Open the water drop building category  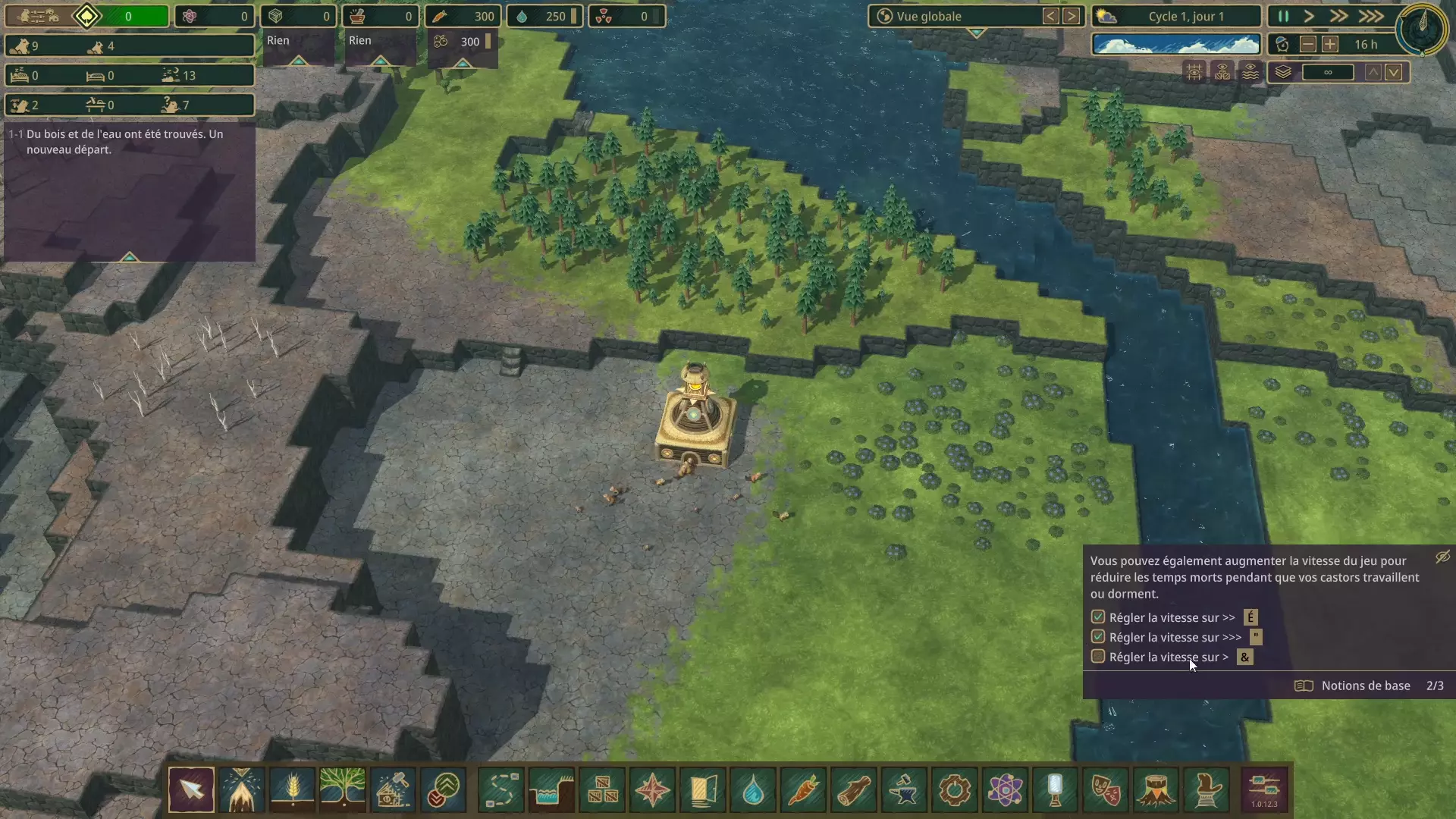(753, 790)
